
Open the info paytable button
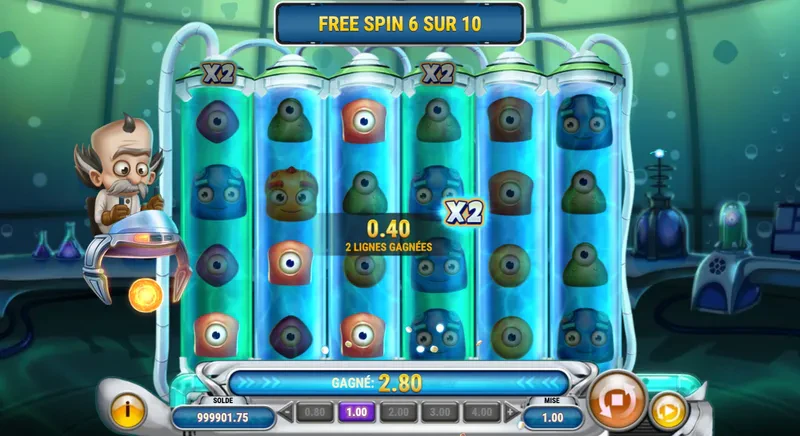pyautogui.click(x=128, y=410)
